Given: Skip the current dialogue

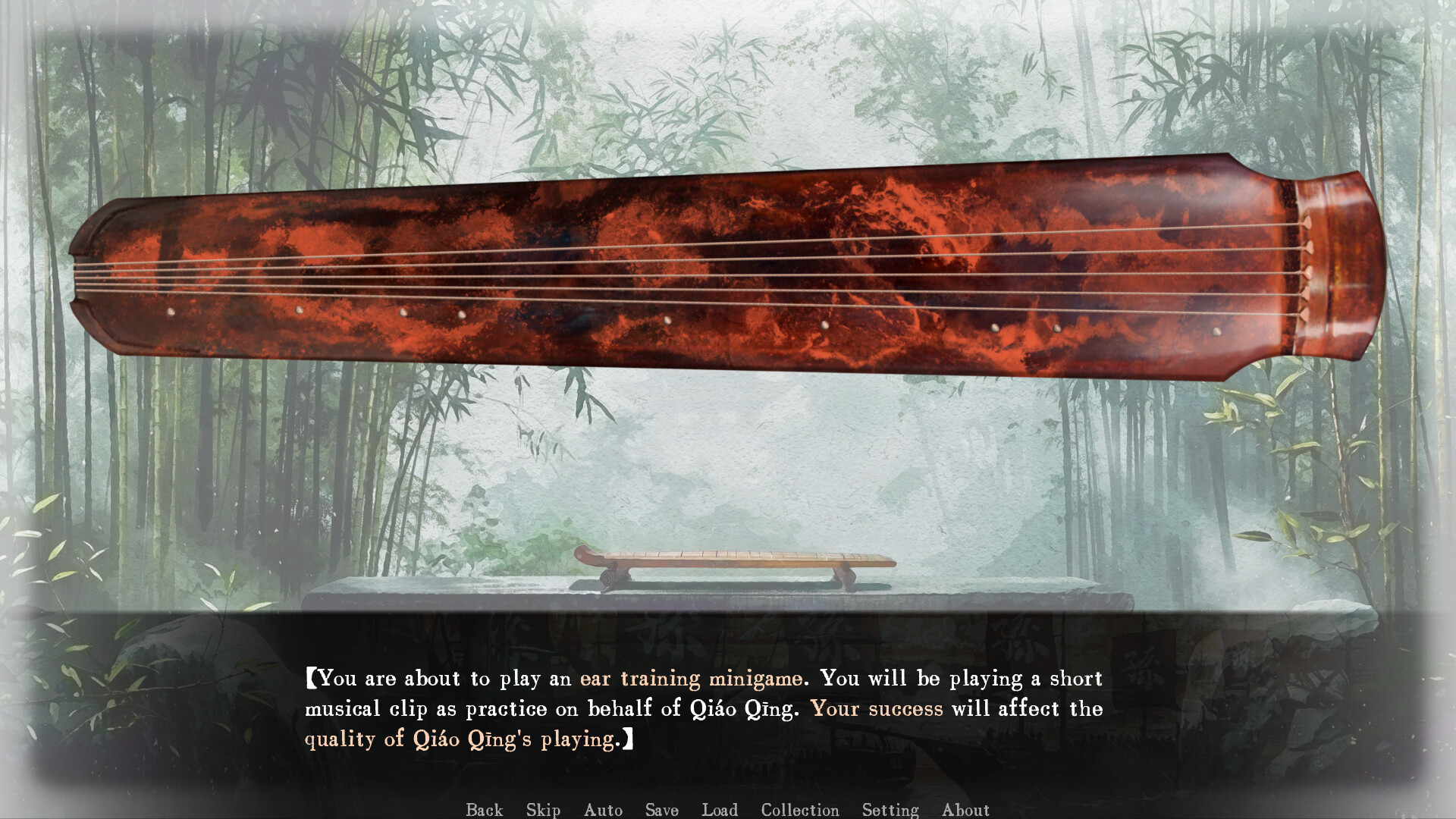Looking at the screenshot, I should click(543, 810).
